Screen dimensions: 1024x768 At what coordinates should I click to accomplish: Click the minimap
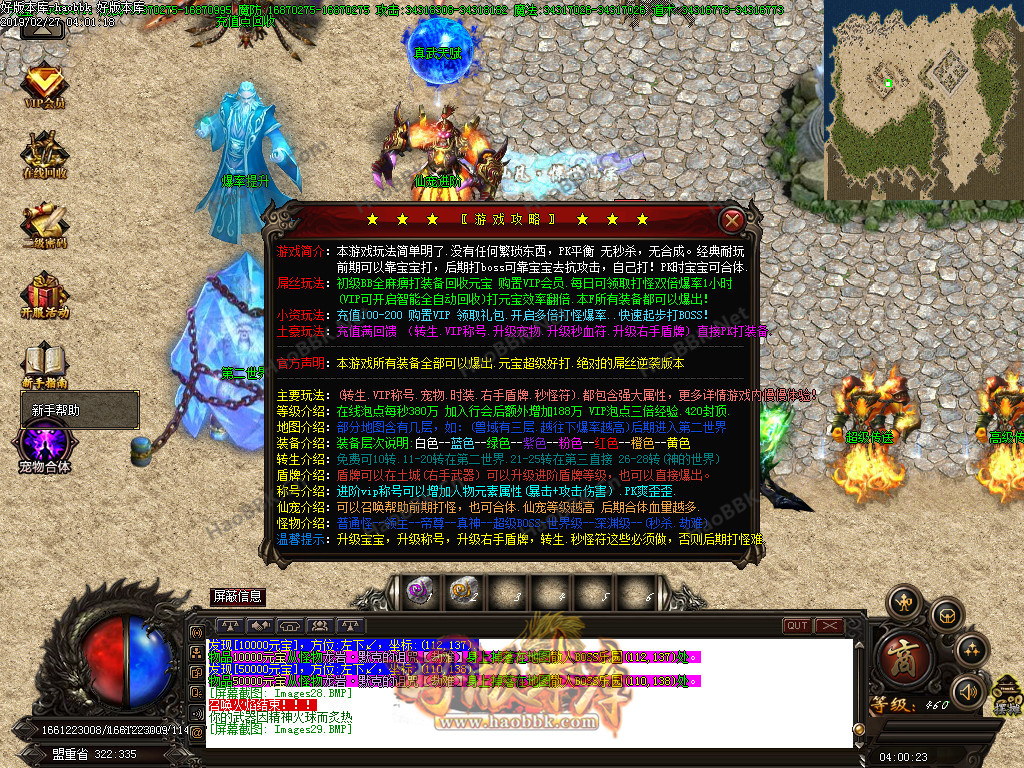click(922, 100)
